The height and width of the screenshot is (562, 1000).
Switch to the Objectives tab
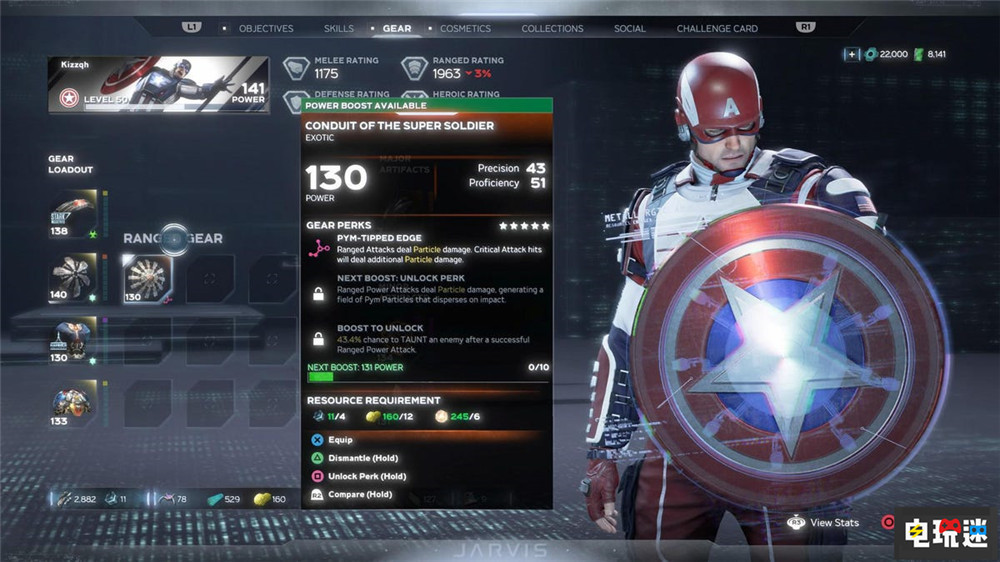[266, 28]
